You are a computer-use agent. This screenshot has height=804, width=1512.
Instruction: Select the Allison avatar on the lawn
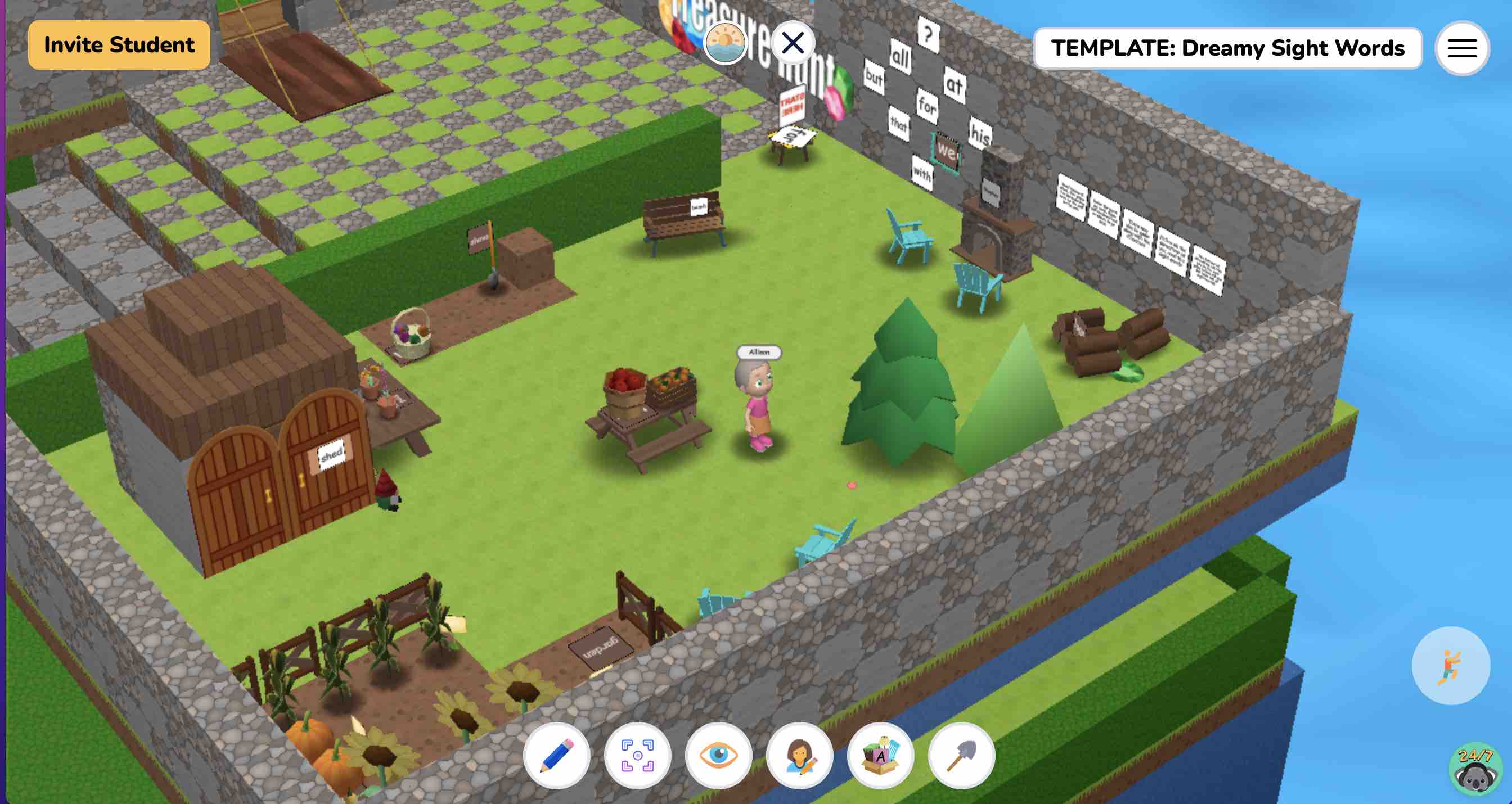(x=757, y=411)
